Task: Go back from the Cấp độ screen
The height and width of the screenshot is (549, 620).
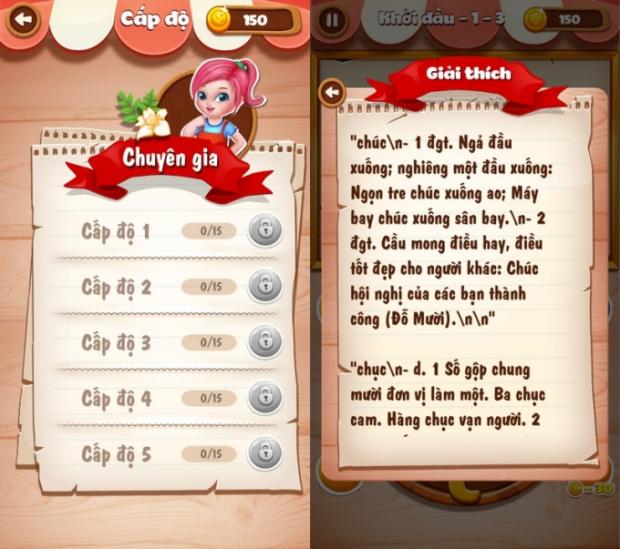Action: (x=23, y=19)
